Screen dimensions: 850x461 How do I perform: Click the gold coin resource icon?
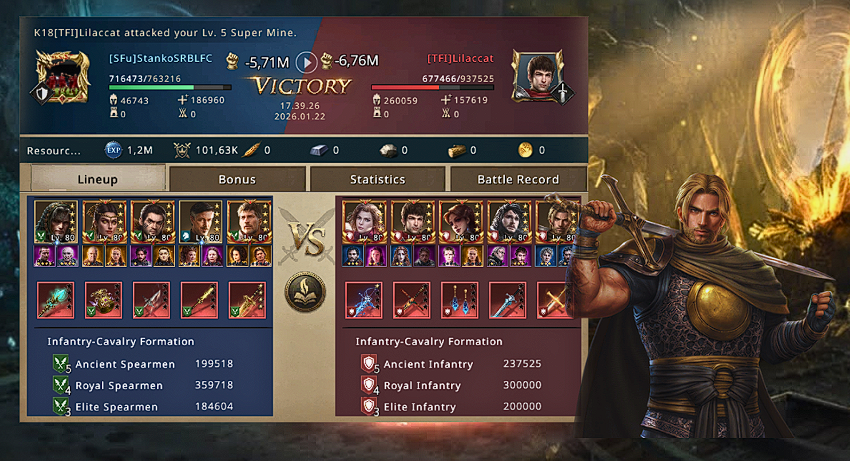point(525,150)
